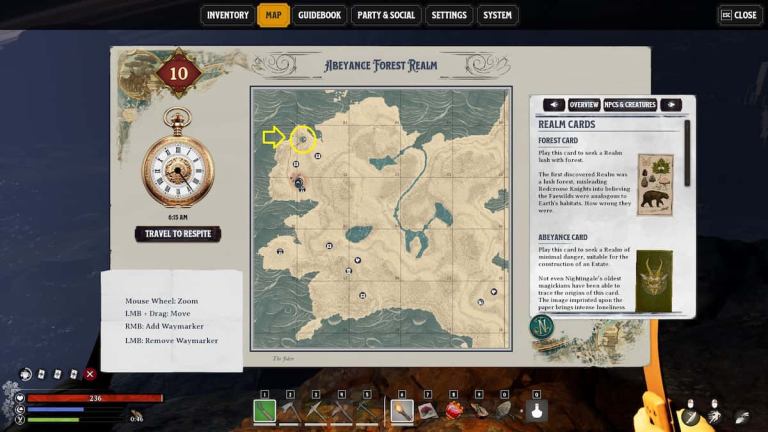The image size is (768, 432).
Task: Switch to the Guidebook tab
Action: pos(320,15)
